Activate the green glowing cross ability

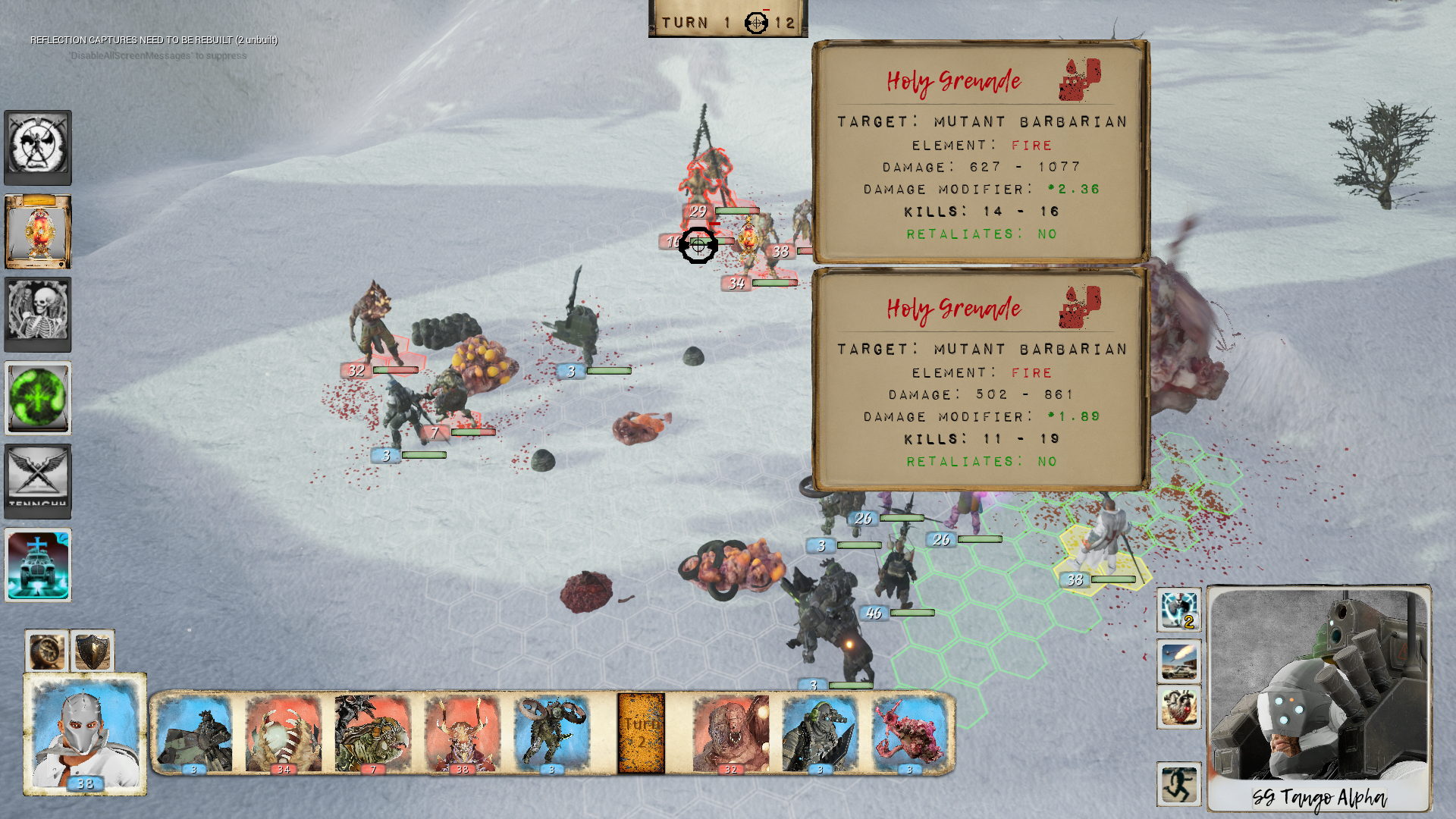[38, 398]
